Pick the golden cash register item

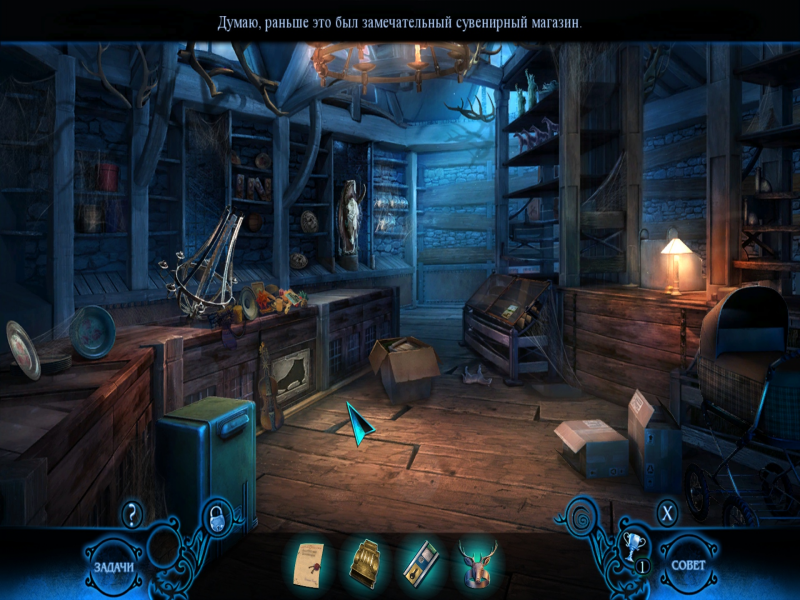(364, 564)
